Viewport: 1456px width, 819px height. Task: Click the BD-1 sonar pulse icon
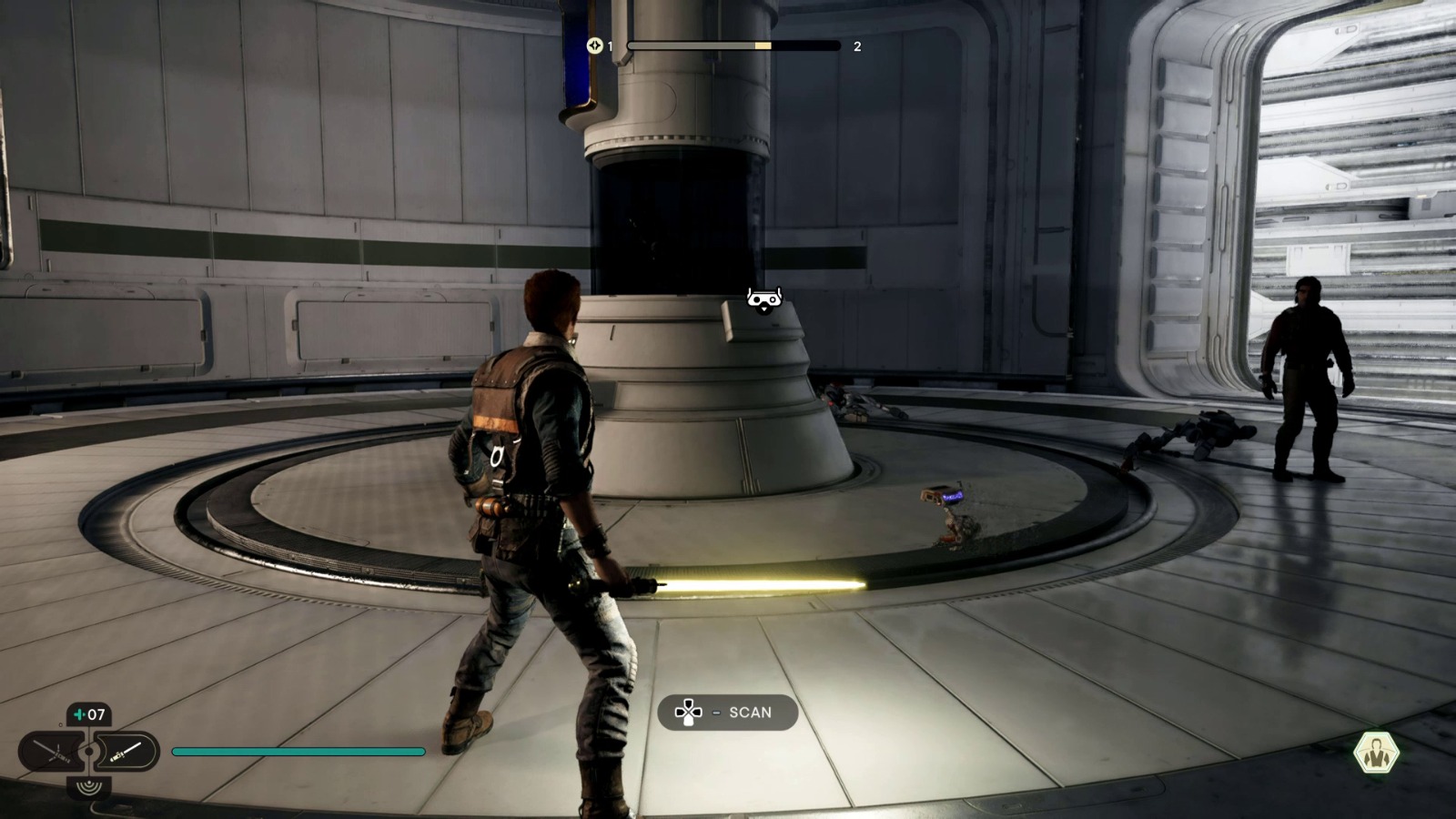[x=89, y=786]
